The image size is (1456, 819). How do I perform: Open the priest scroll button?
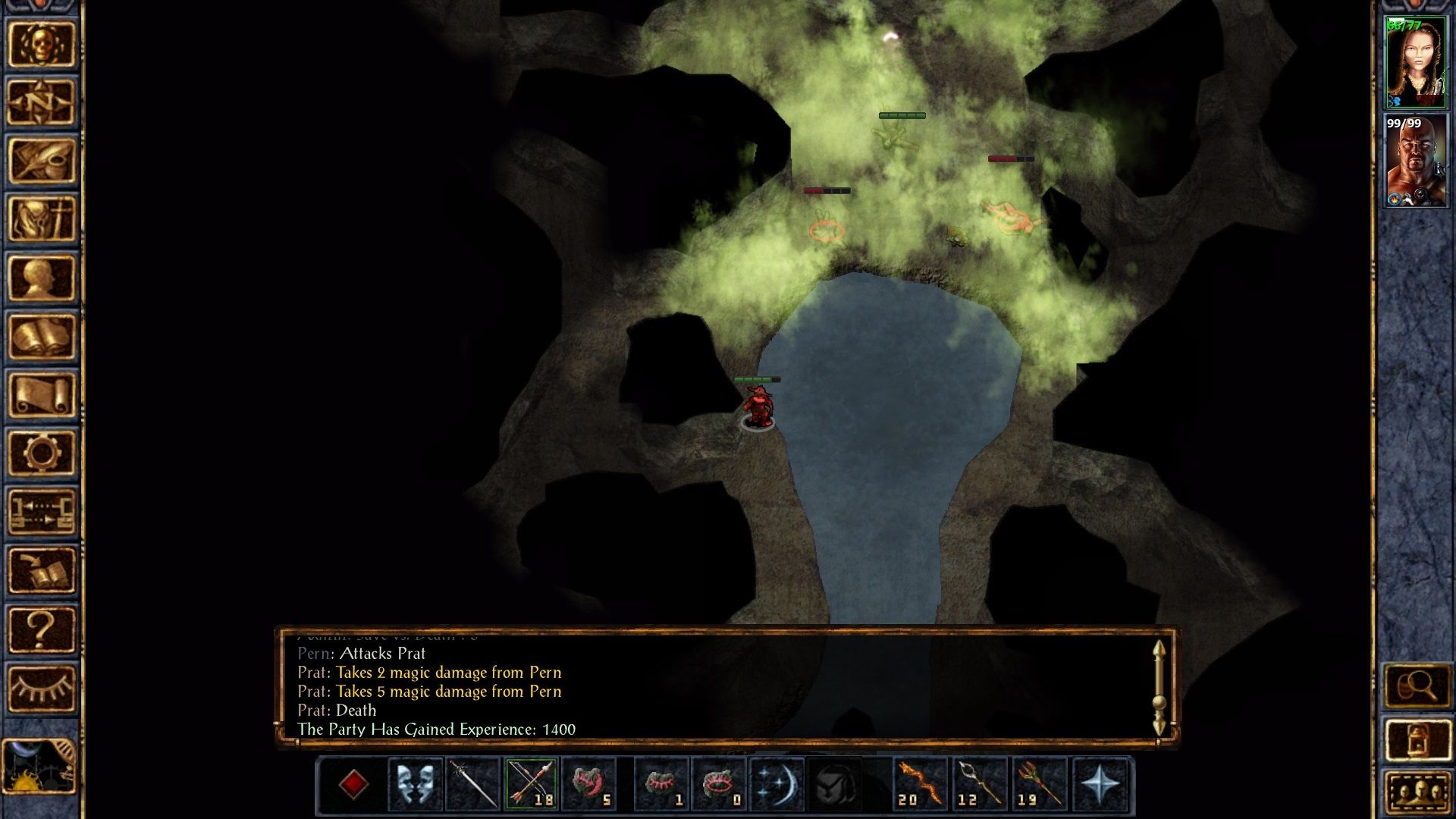[41, 395]
